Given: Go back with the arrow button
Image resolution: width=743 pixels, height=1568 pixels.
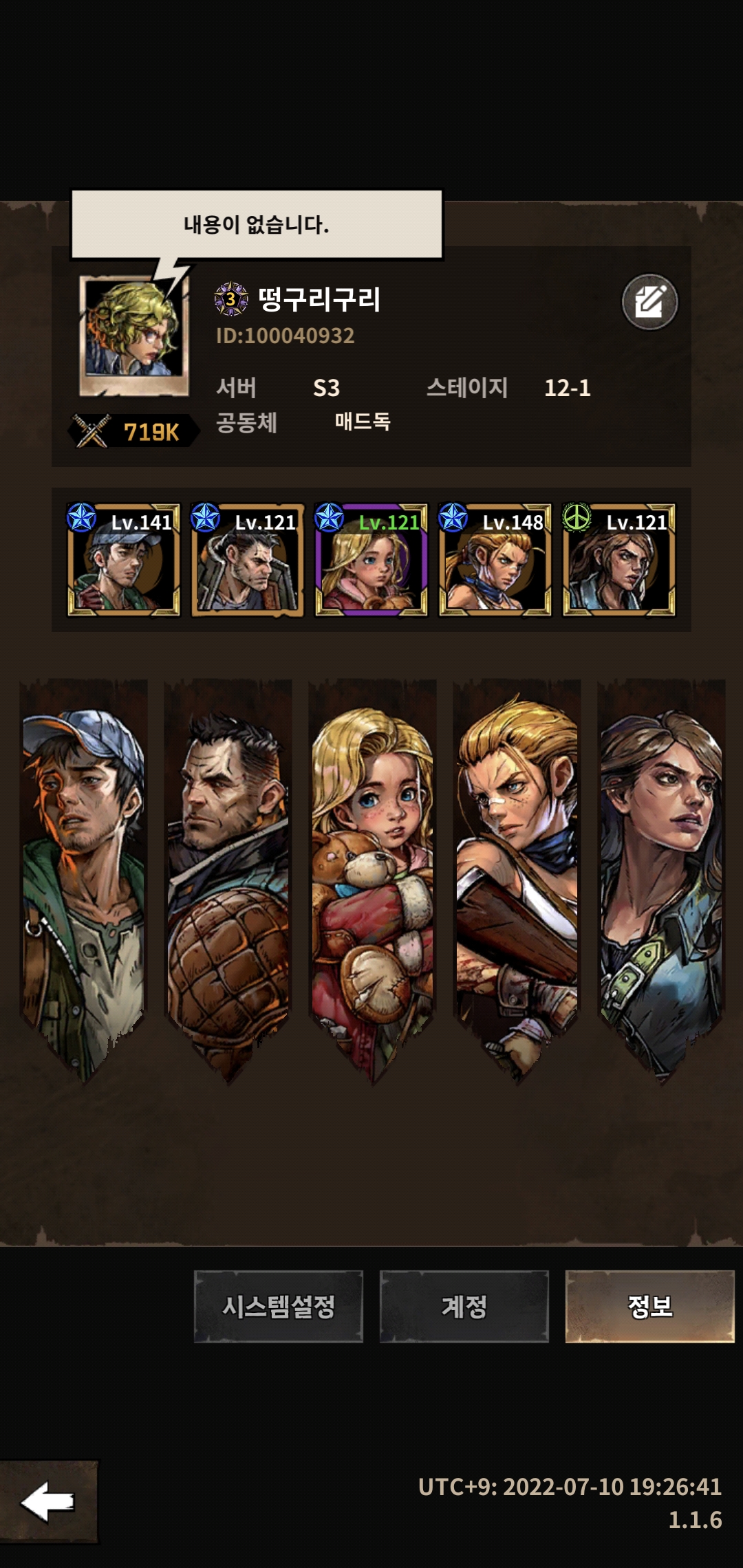Looking at the screenshot, I should [48, 1502].
